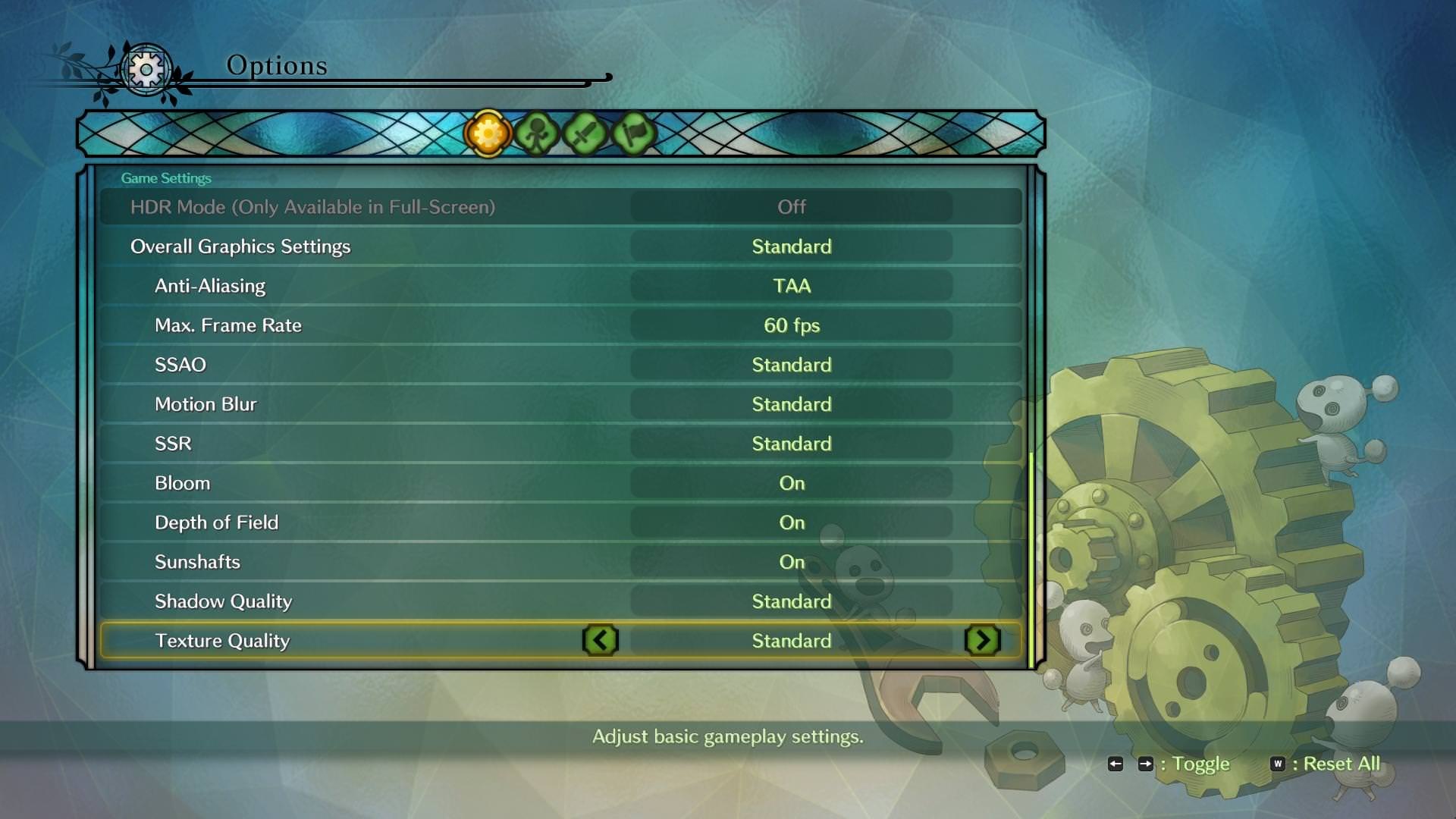1456x819 pixels.
Task: Open the sword icon settings tab
Action: click(585, 134)
